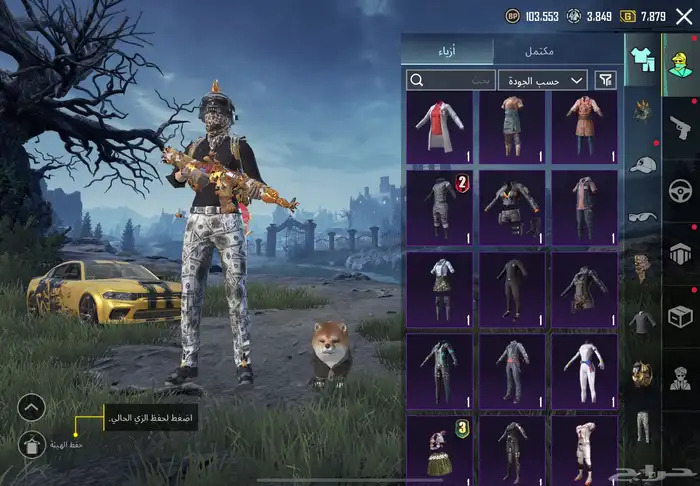Click the outfit search field
The height and width of the screenshot is (486, 700).
click(452, 80)
